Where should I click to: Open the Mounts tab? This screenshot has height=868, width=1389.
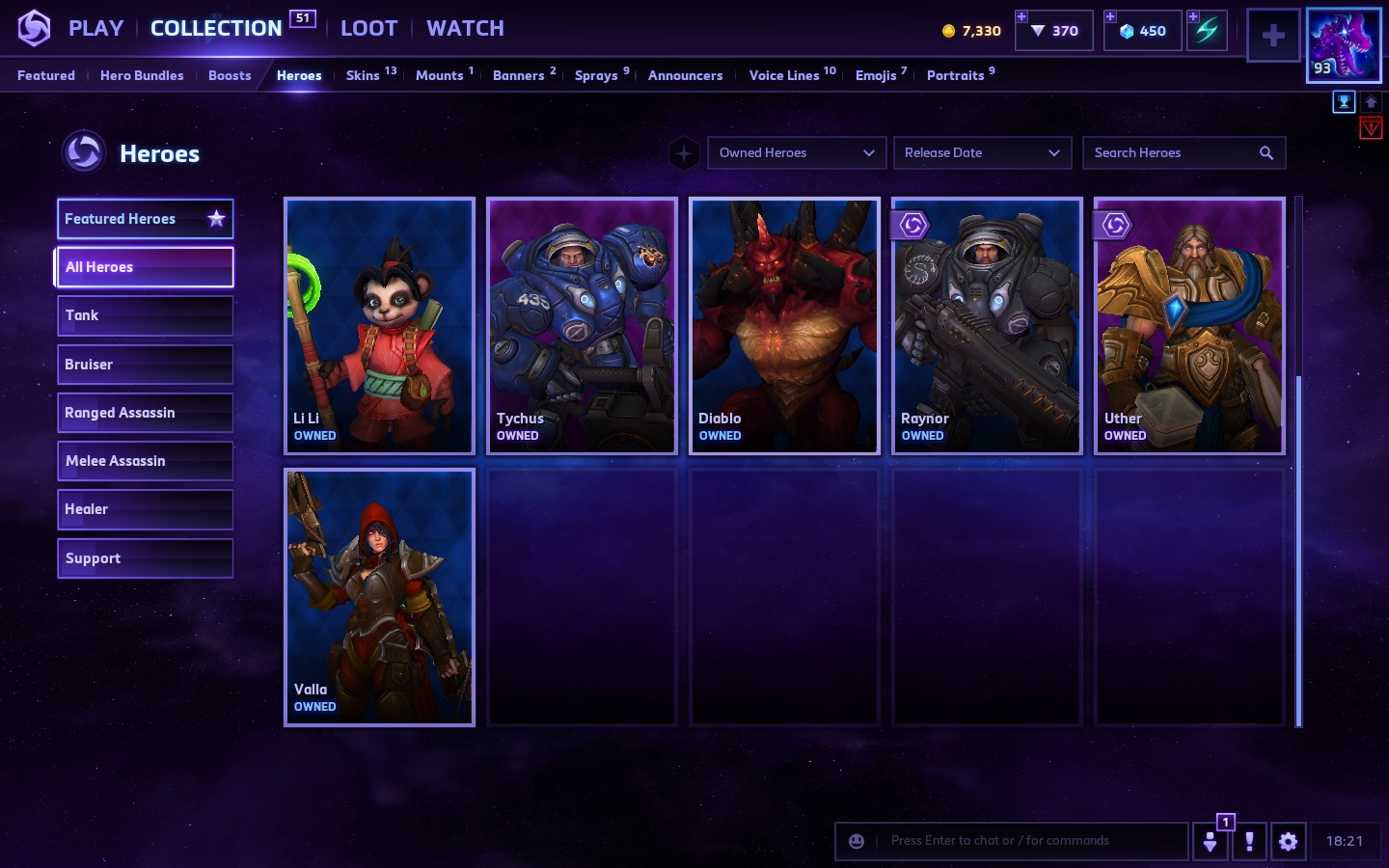(x=440, y=75)
